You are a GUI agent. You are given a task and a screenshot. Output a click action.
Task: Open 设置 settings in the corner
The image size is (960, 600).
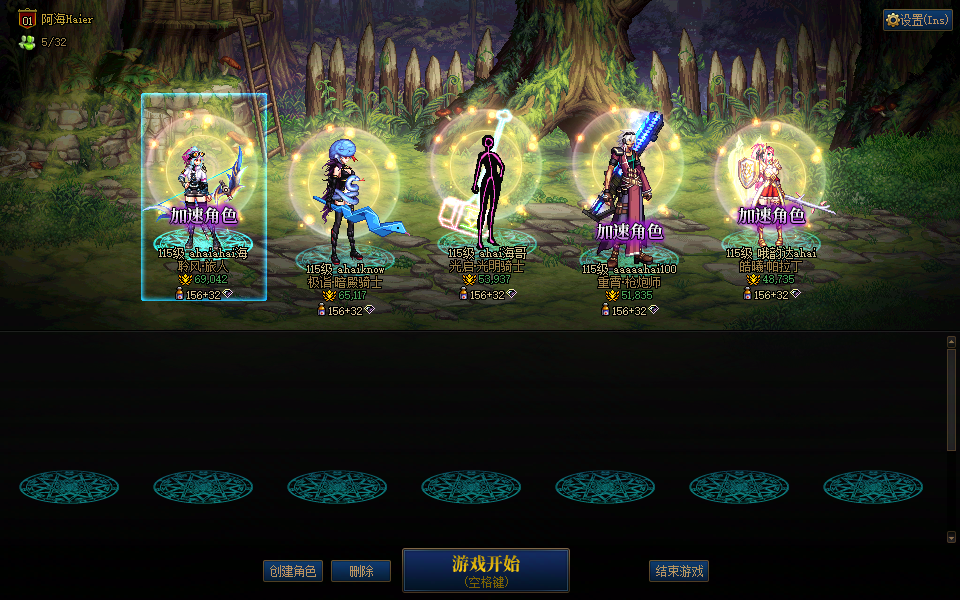pyautogui.click(x=917, y=20)
